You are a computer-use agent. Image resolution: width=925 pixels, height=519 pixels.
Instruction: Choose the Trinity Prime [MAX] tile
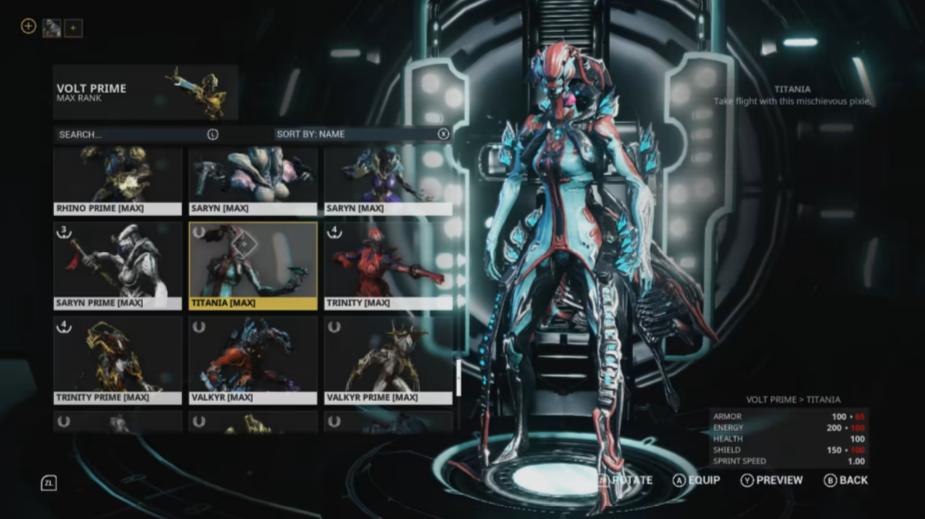click(x=118, y=360)
